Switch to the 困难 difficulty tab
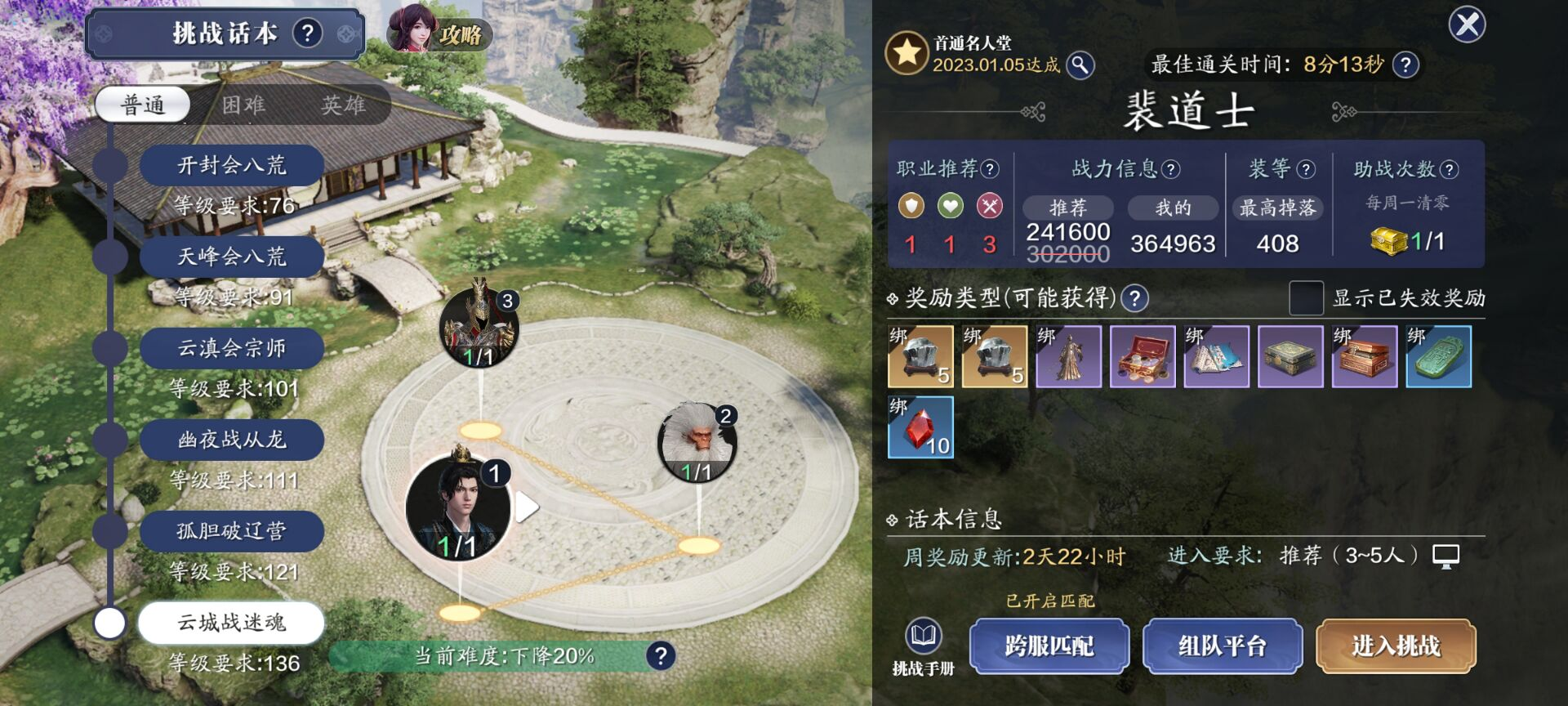1568x706 pixels. click(x=243, y=105)
